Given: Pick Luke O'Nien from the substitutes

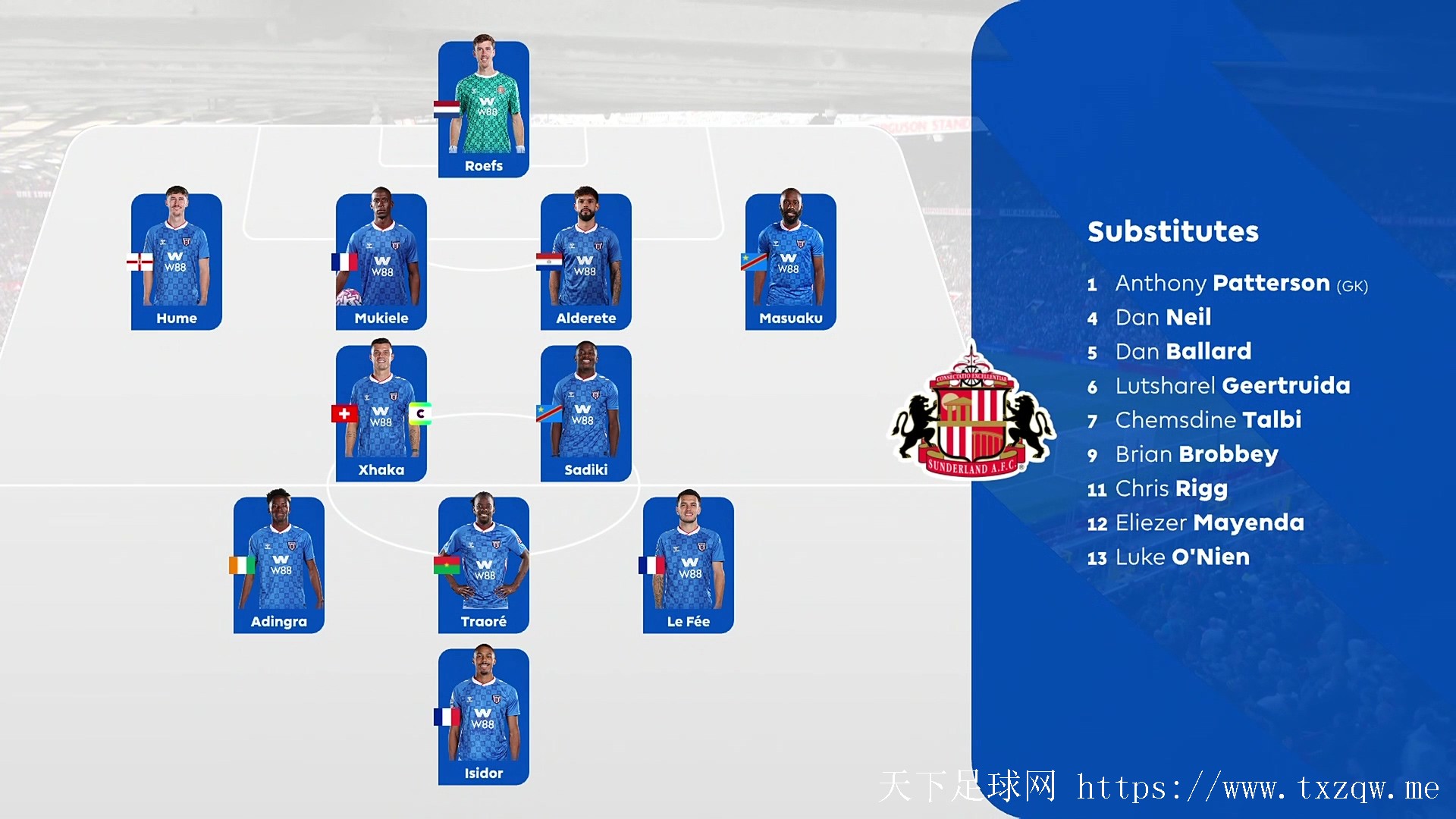Looking at the screenshot, I should click(x=1181, y=557).
